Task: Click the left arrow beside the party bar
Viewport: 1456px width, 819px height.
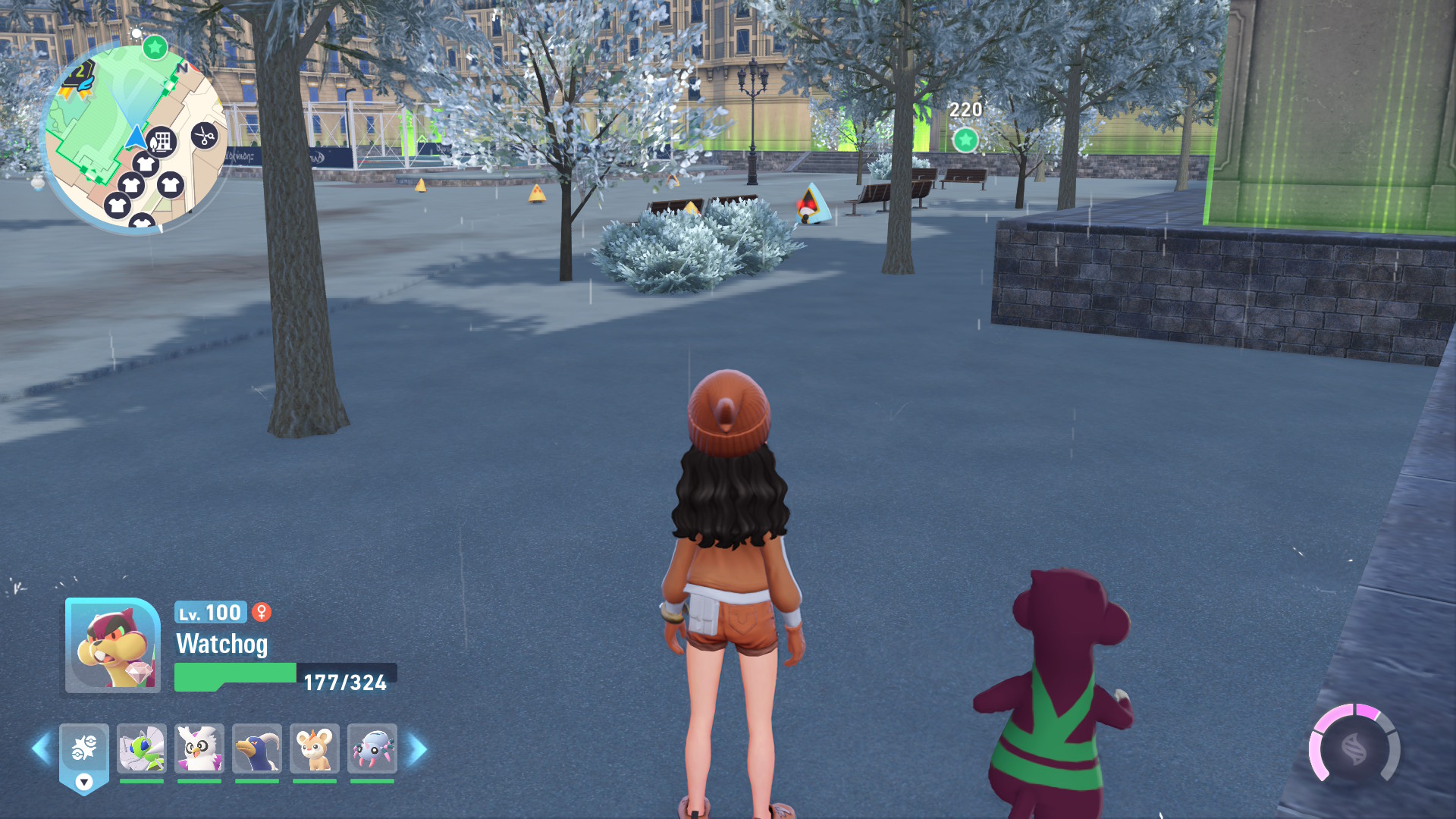Action: coord(41,749)
